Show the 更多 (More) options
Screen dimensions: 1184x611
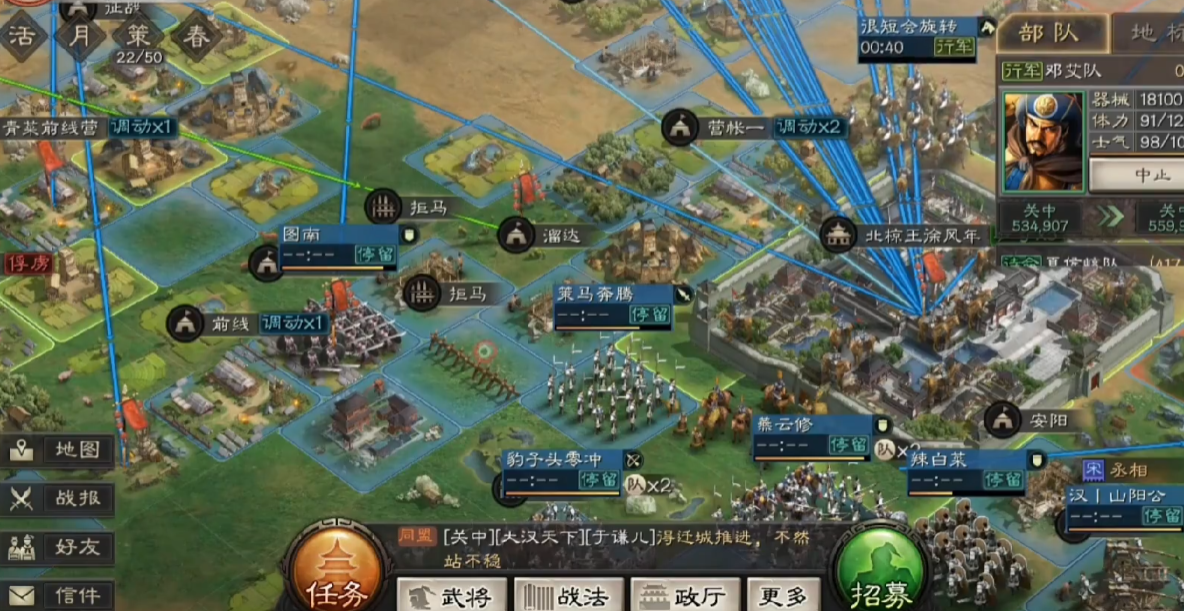click(782, 596)
